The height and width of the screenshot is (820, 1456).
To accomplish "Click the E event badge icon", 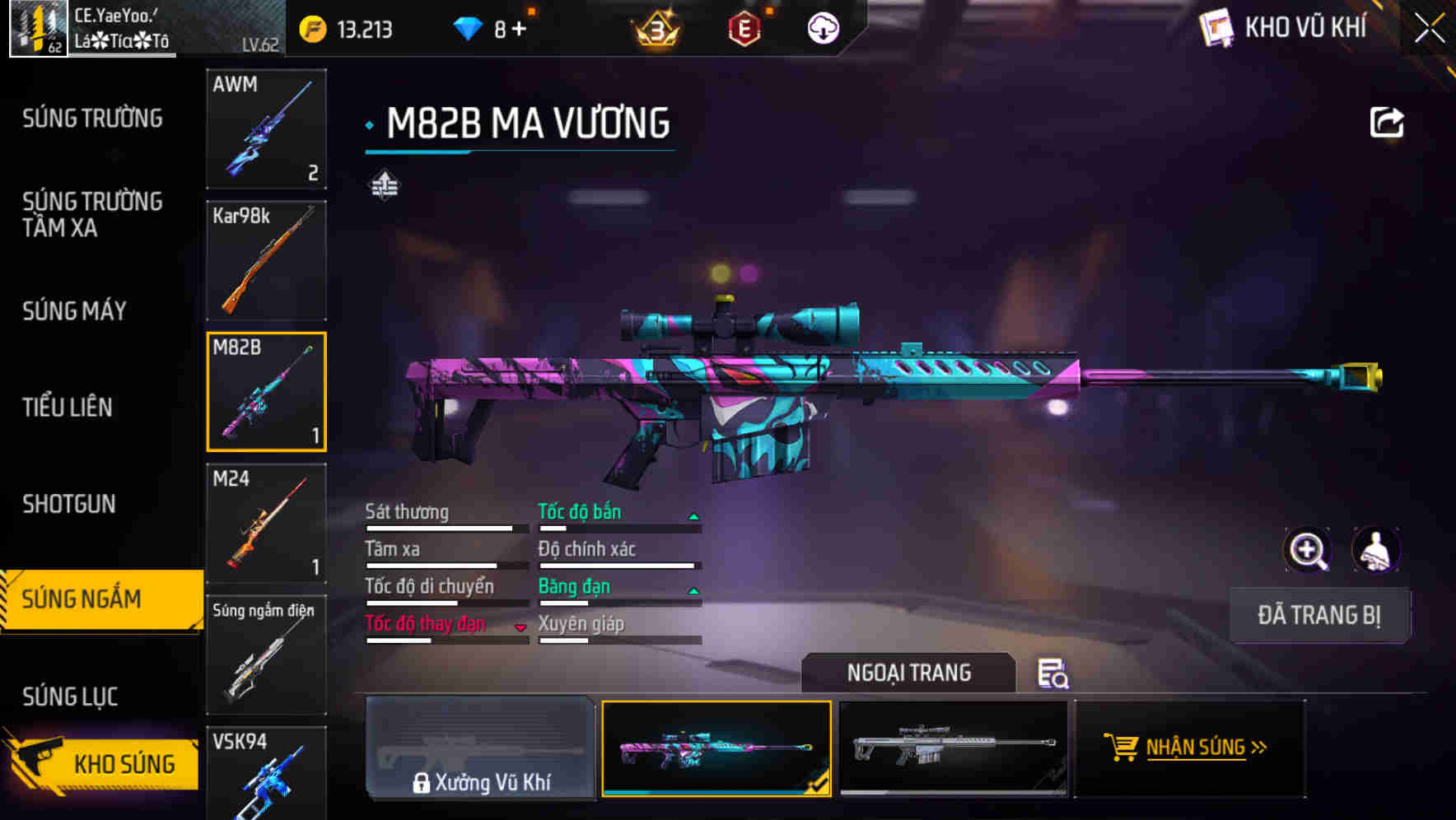I will 745,27.
